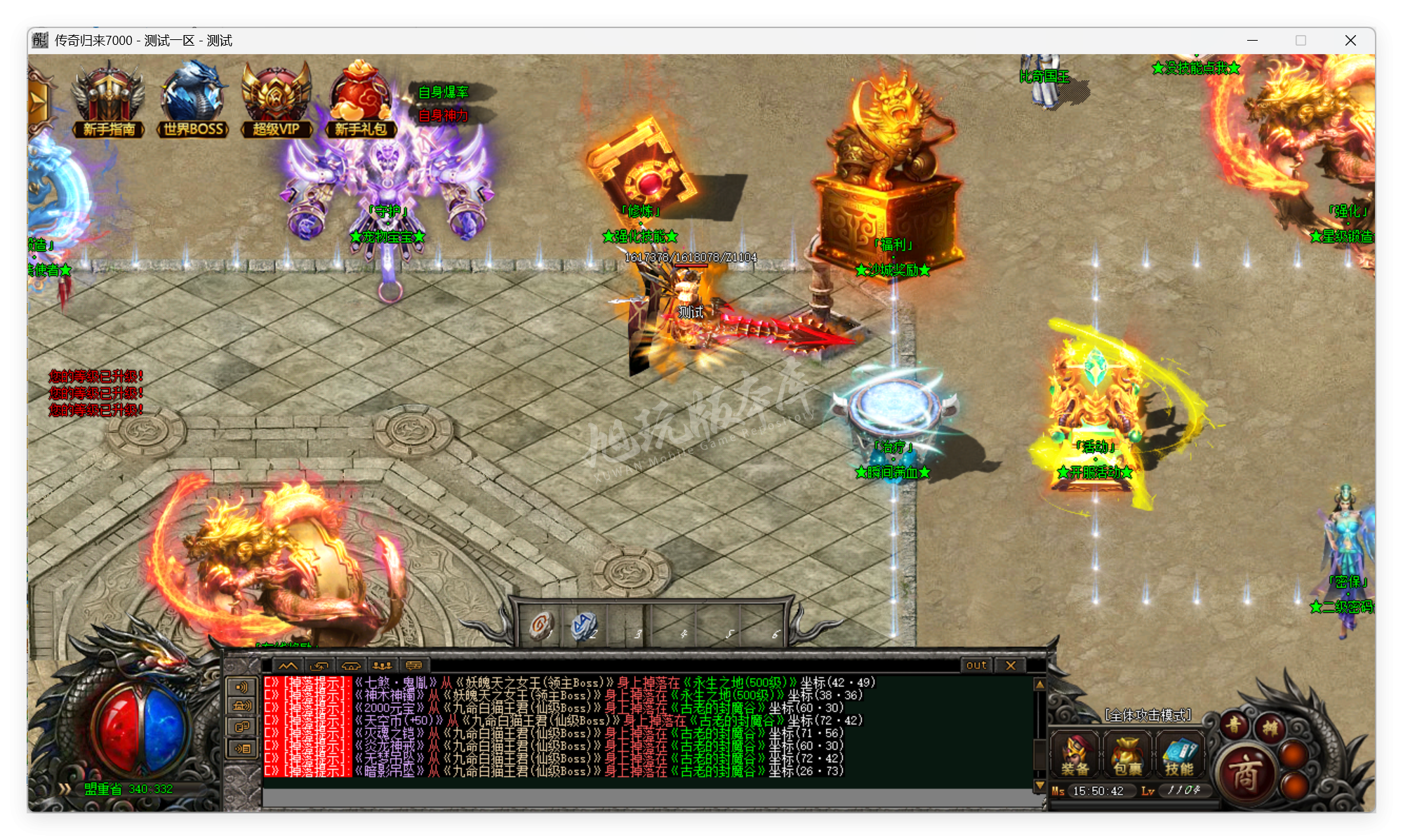Viewport: 1403px width, 840px height.
Task: Open the 技能 skills panel
Action: coord(1179,754)
